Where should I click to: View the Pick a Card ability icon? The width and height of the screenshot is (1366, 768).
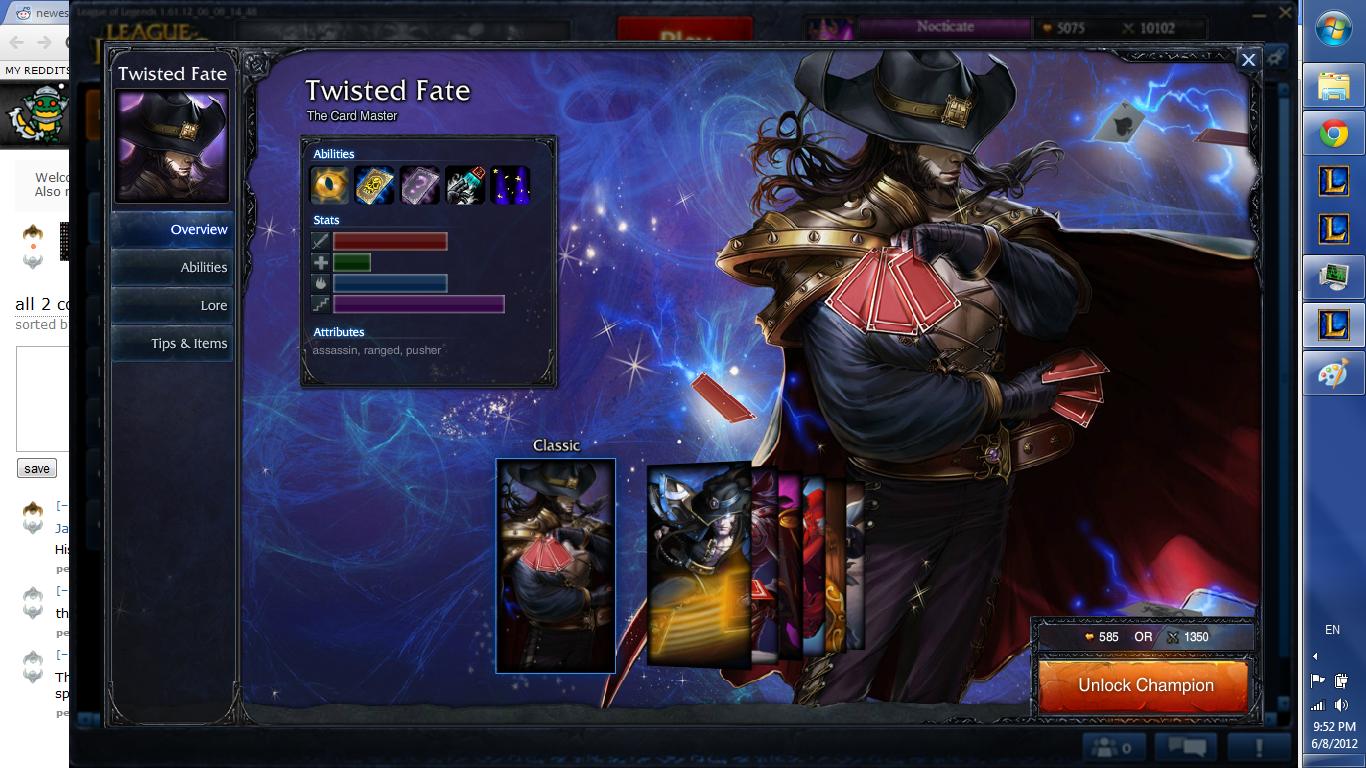click(x=420, y=183)
